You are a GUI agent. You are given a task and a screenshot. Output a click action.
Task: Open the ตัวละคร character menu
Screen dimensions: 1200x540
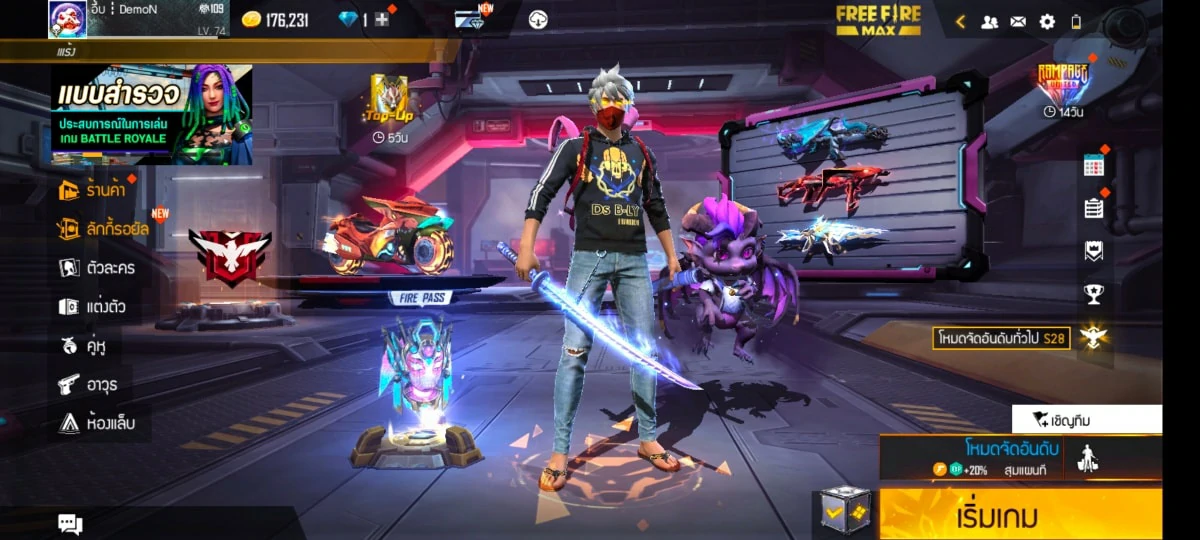(97, 267)
